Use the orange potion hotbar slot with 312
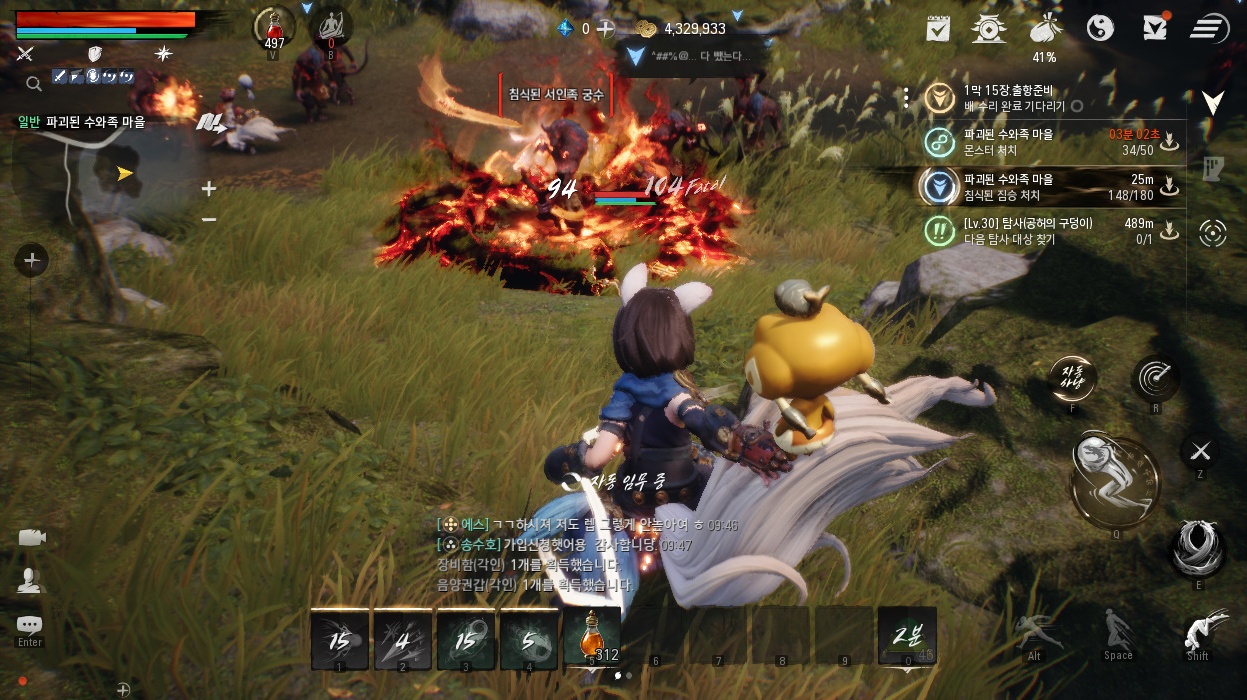The width and height of the screenshot is (1247, 700). 591,638
